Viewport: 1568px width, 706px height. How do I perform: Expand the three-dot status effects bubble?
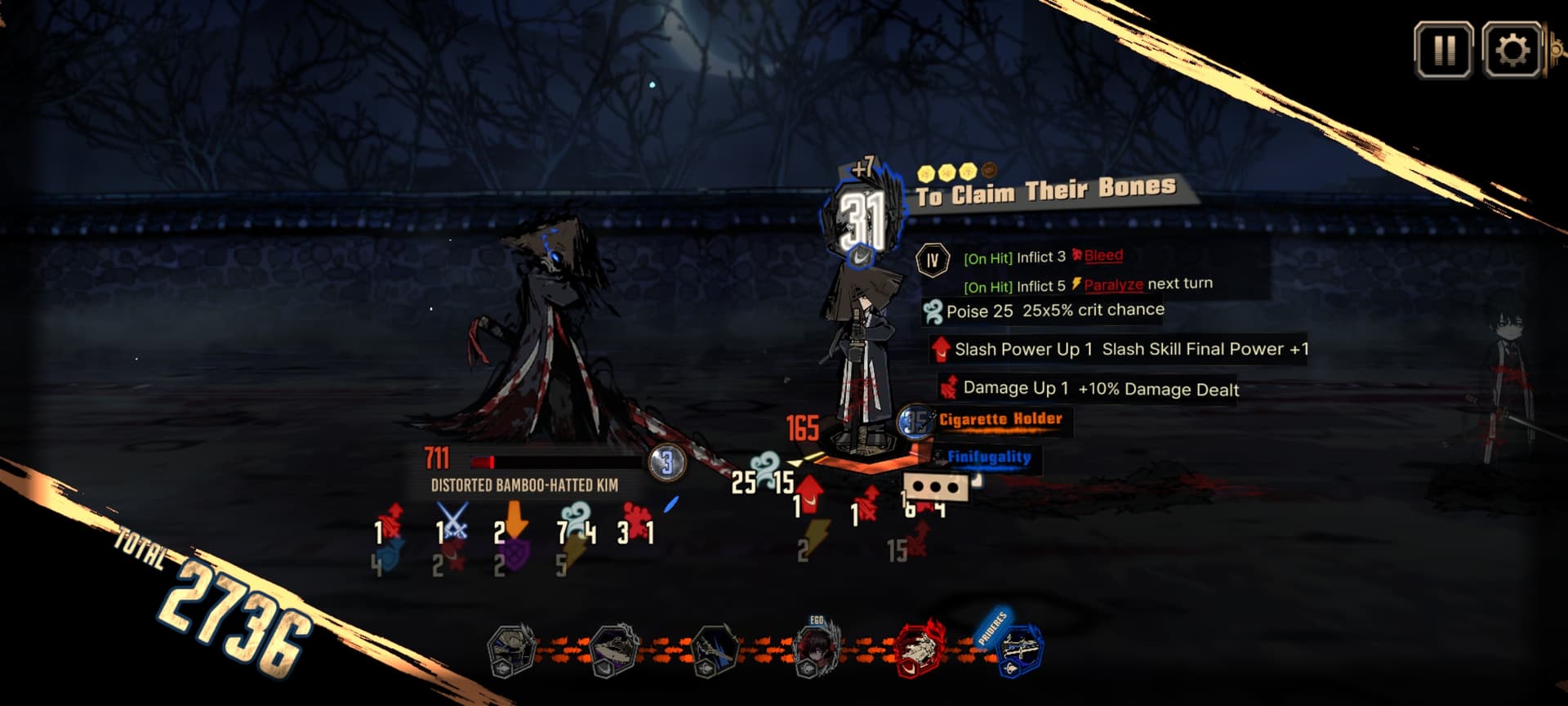pyautogui.click(x=936, y=488)
